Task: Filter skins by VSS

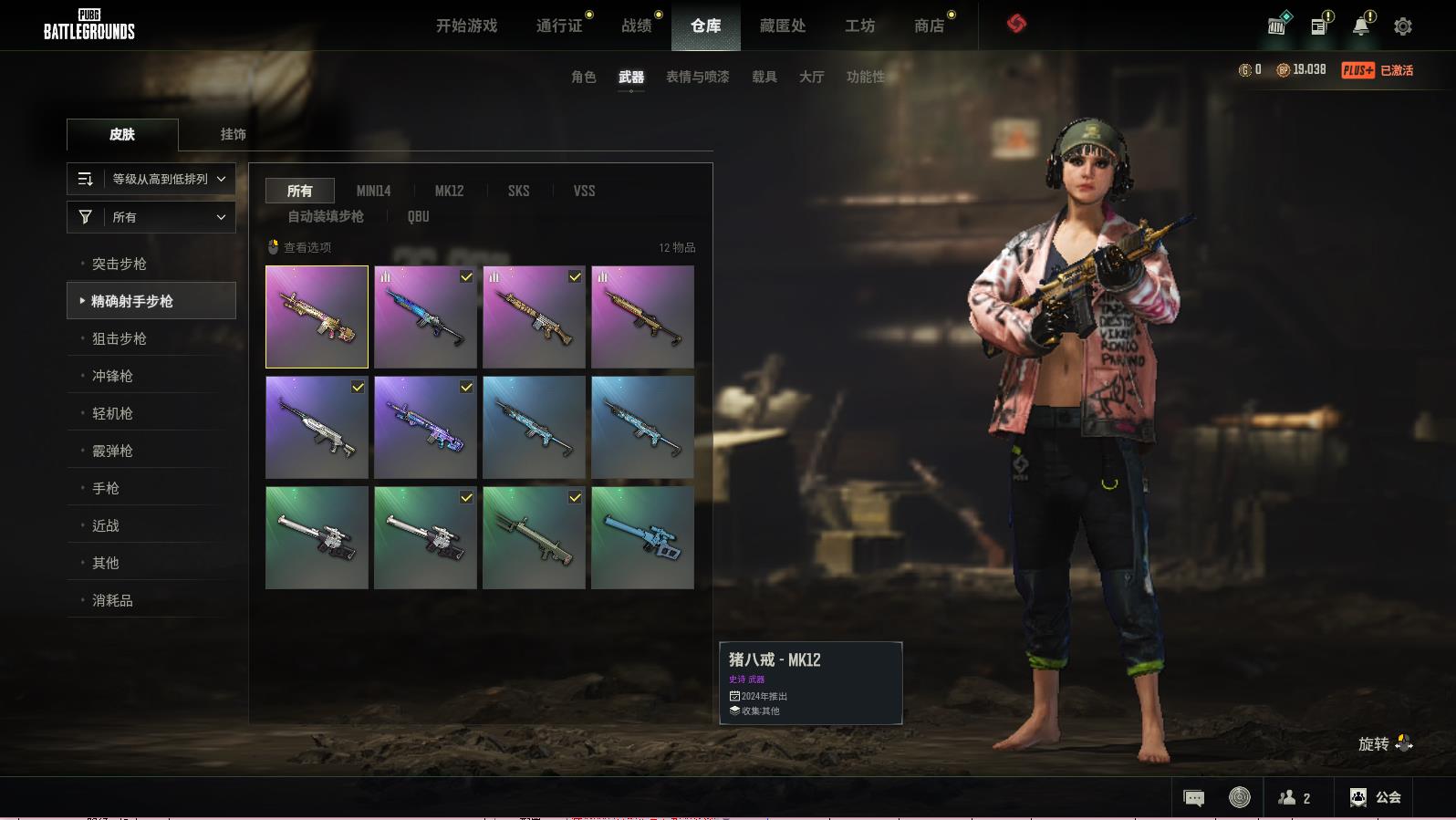Action: tap(584, 191)
